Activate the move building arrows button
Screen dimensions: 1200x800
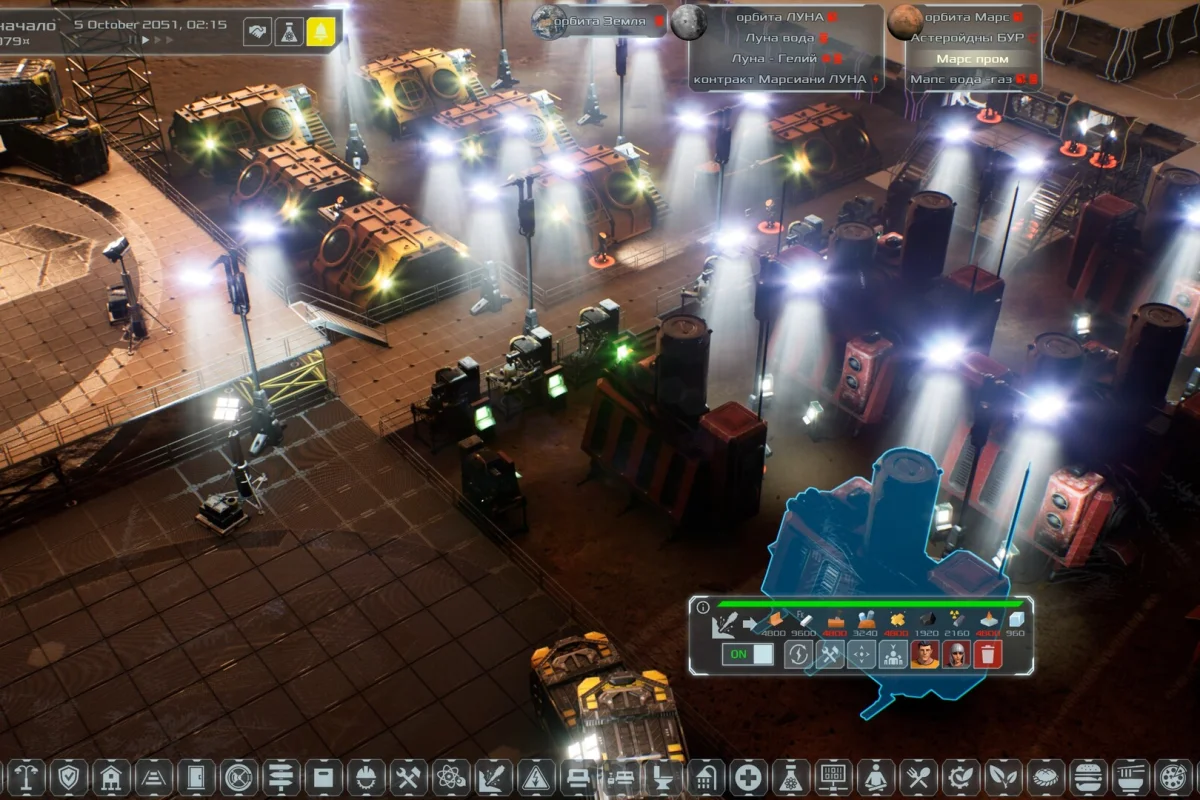(861, 655)
